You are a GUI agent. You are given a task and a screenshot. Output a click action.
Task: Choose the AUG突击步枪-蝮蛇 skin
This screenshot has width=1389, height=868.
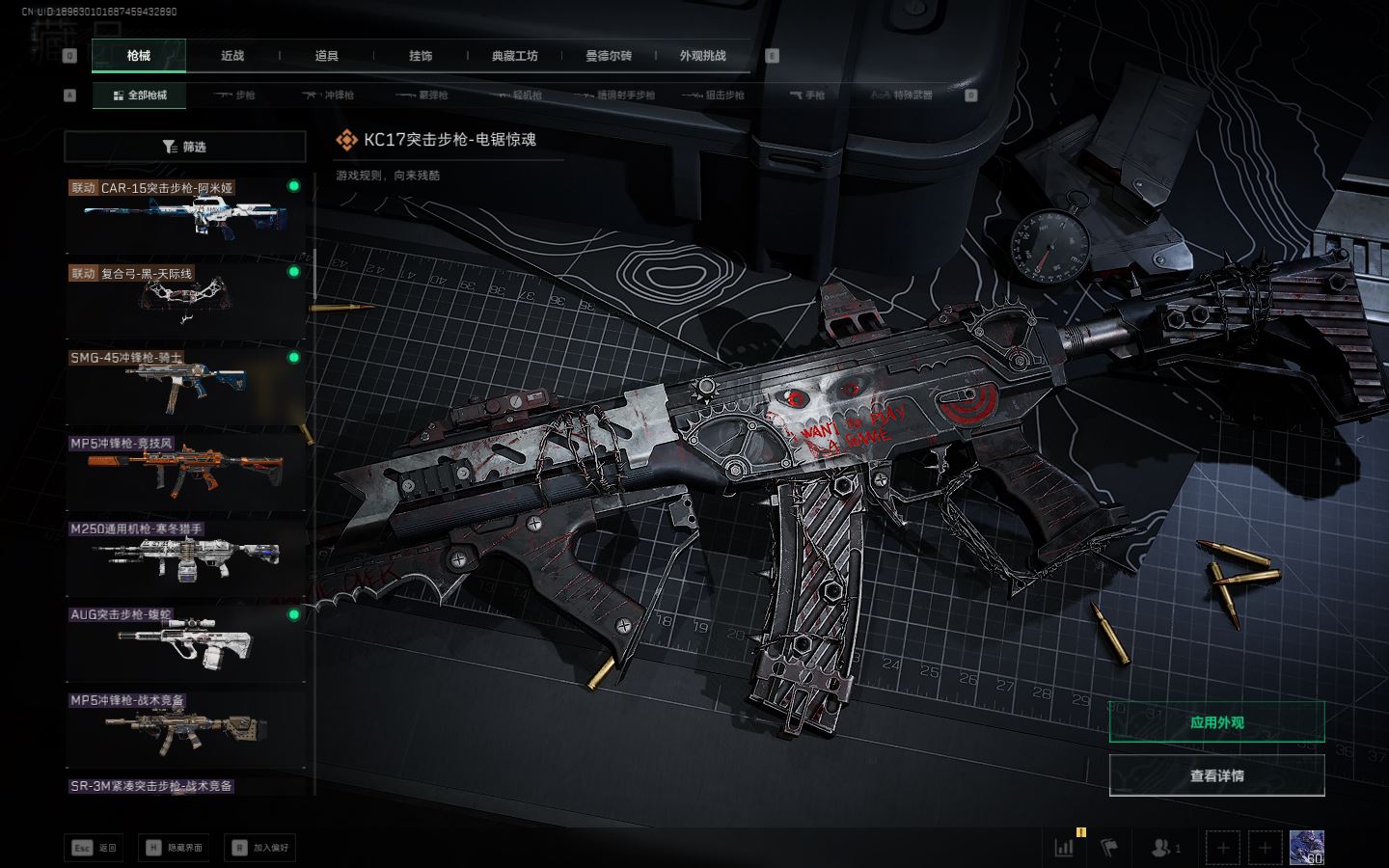pos(185,641)
